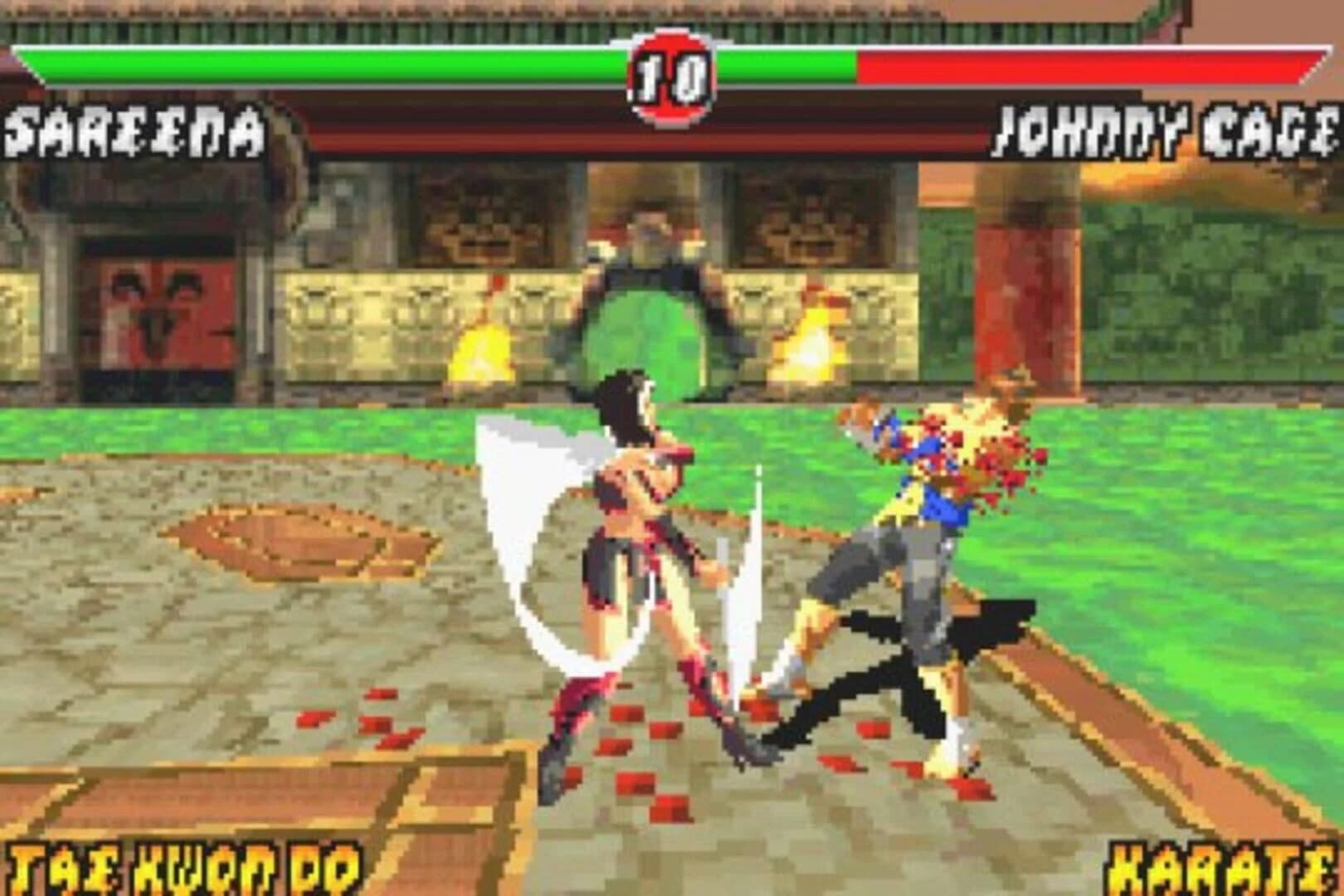Viewport: 1344px width, 896px height.
Task: Click the red circular timer emblem
Action: click(x=669, y=71)
